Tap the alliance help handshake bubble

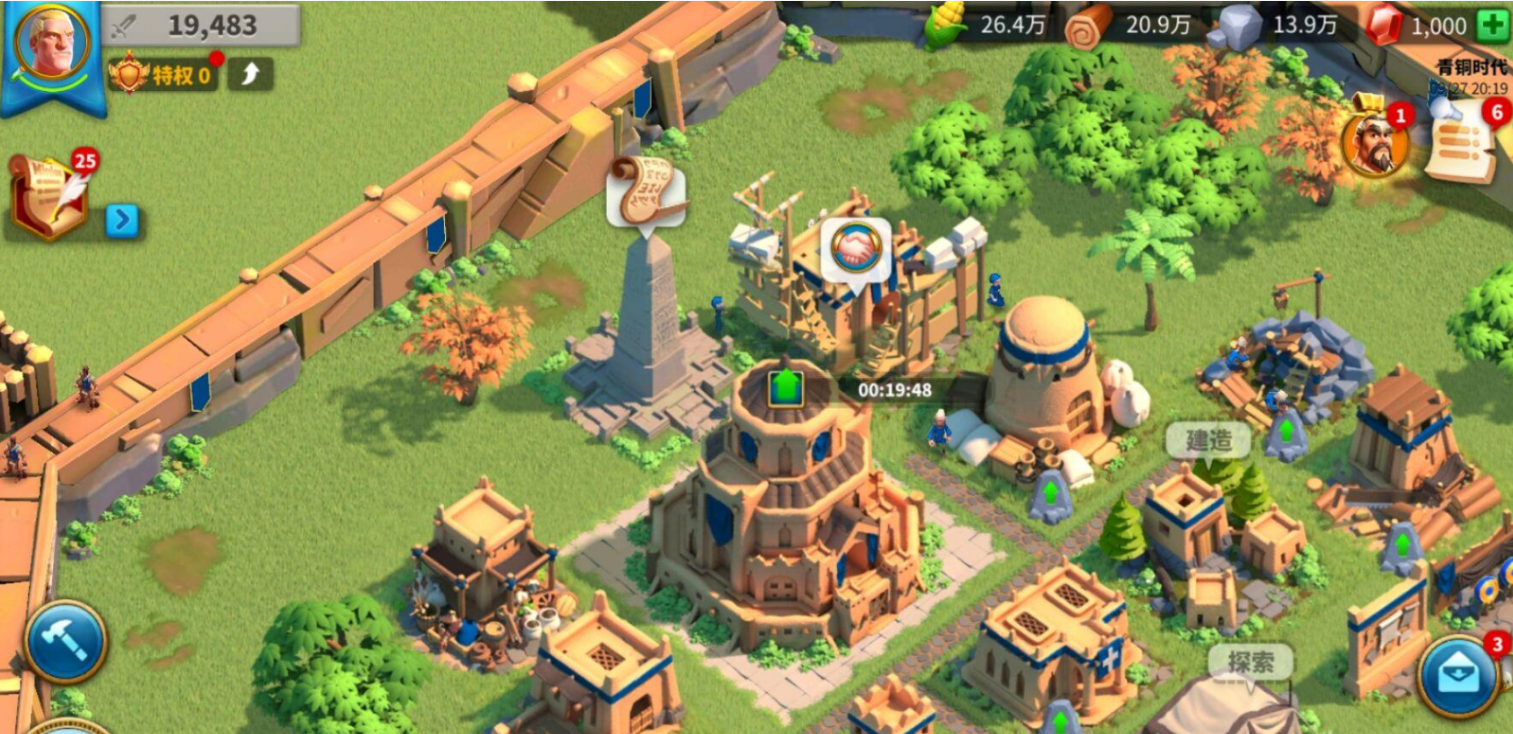tap(856, 250)
